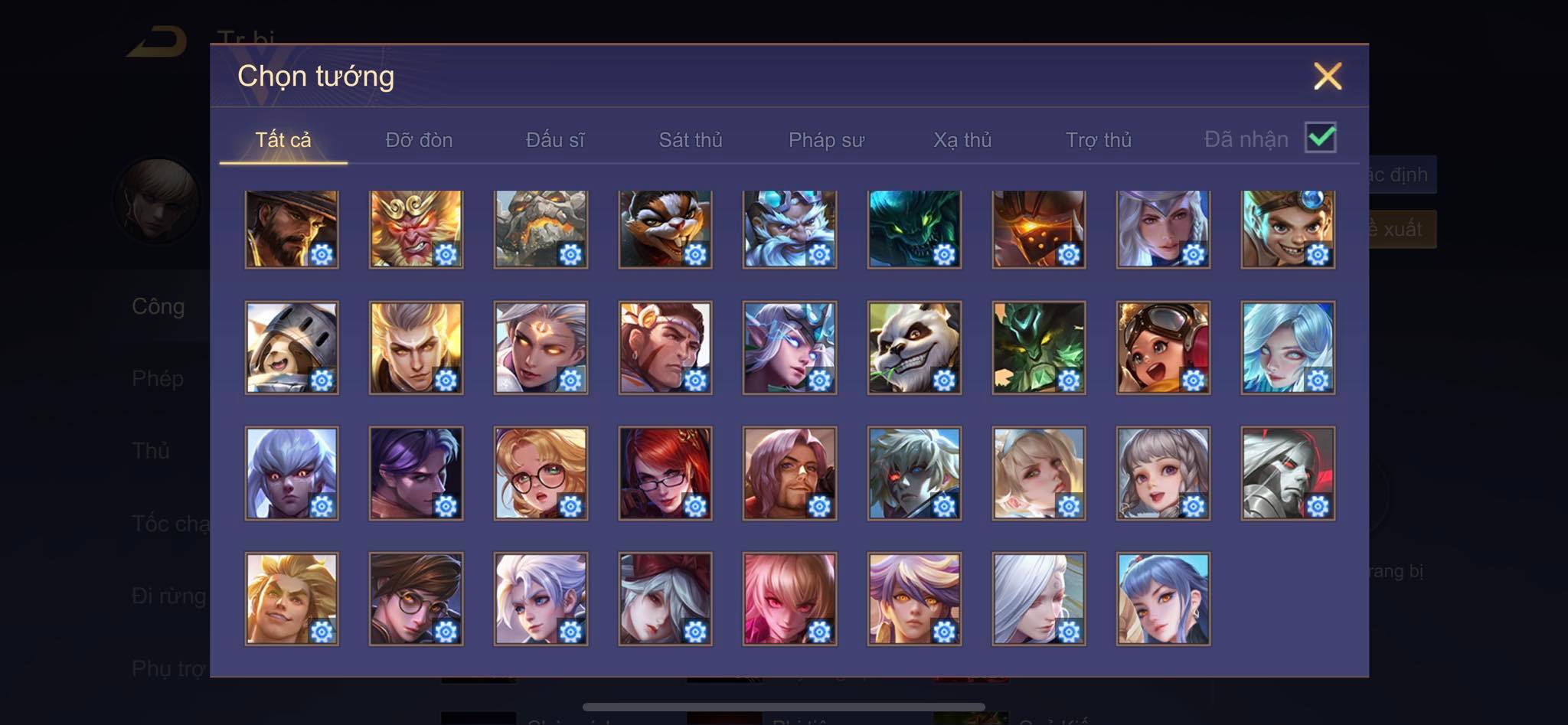Select the blue-haired girl without gear badge

tap(1163, 599)
